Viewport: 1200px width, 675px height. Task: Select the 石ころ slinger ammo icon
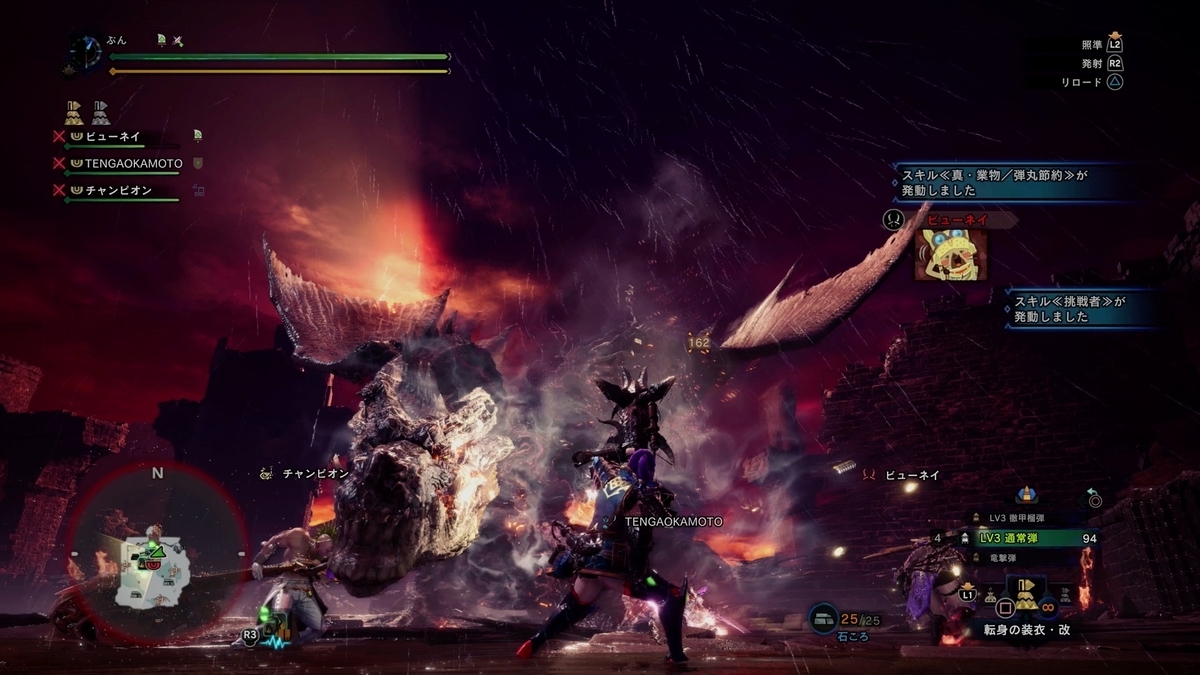coord(823,619)
